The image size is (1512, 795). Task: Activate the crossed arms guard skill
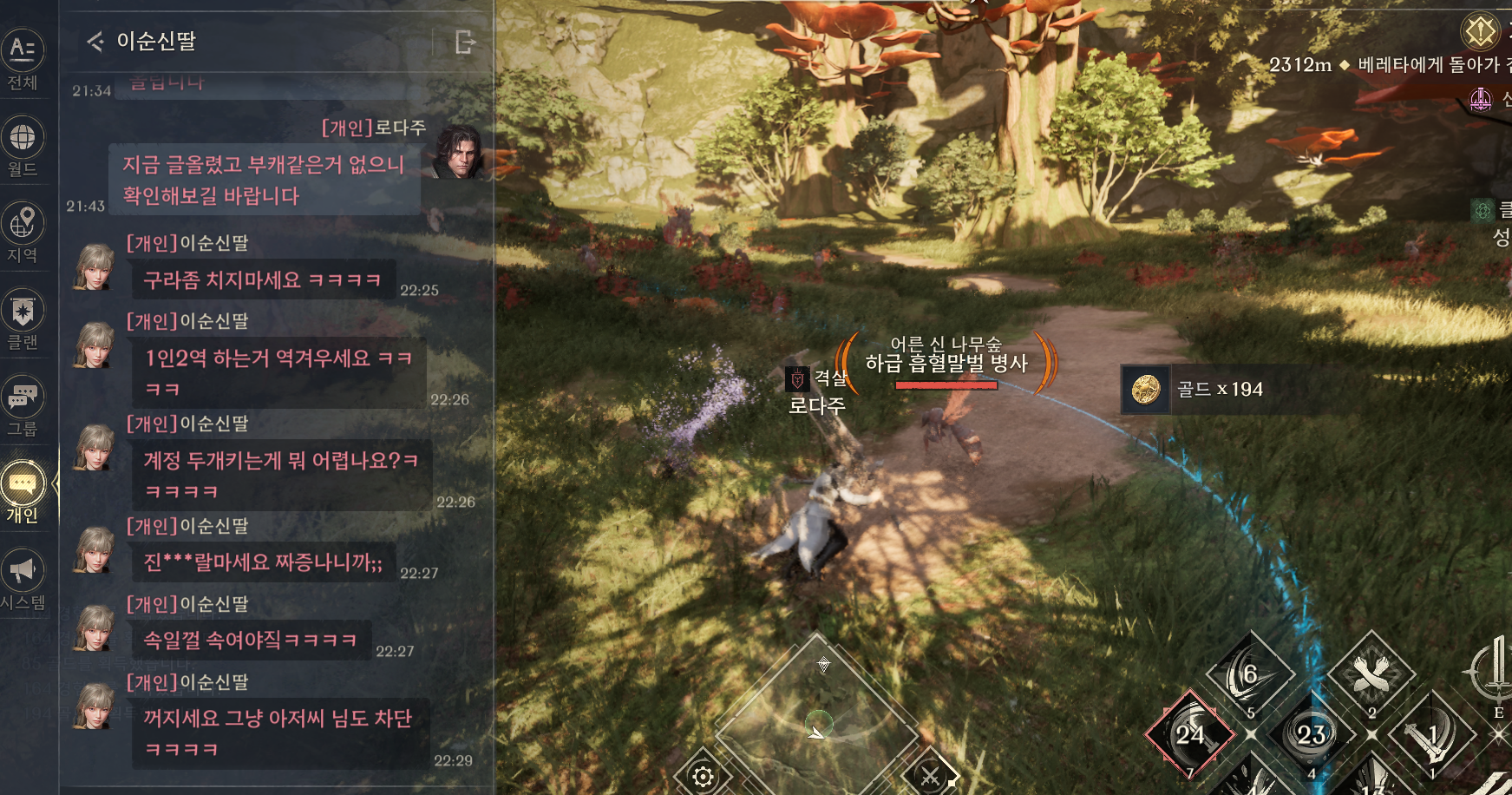(x=1371, y=674)
